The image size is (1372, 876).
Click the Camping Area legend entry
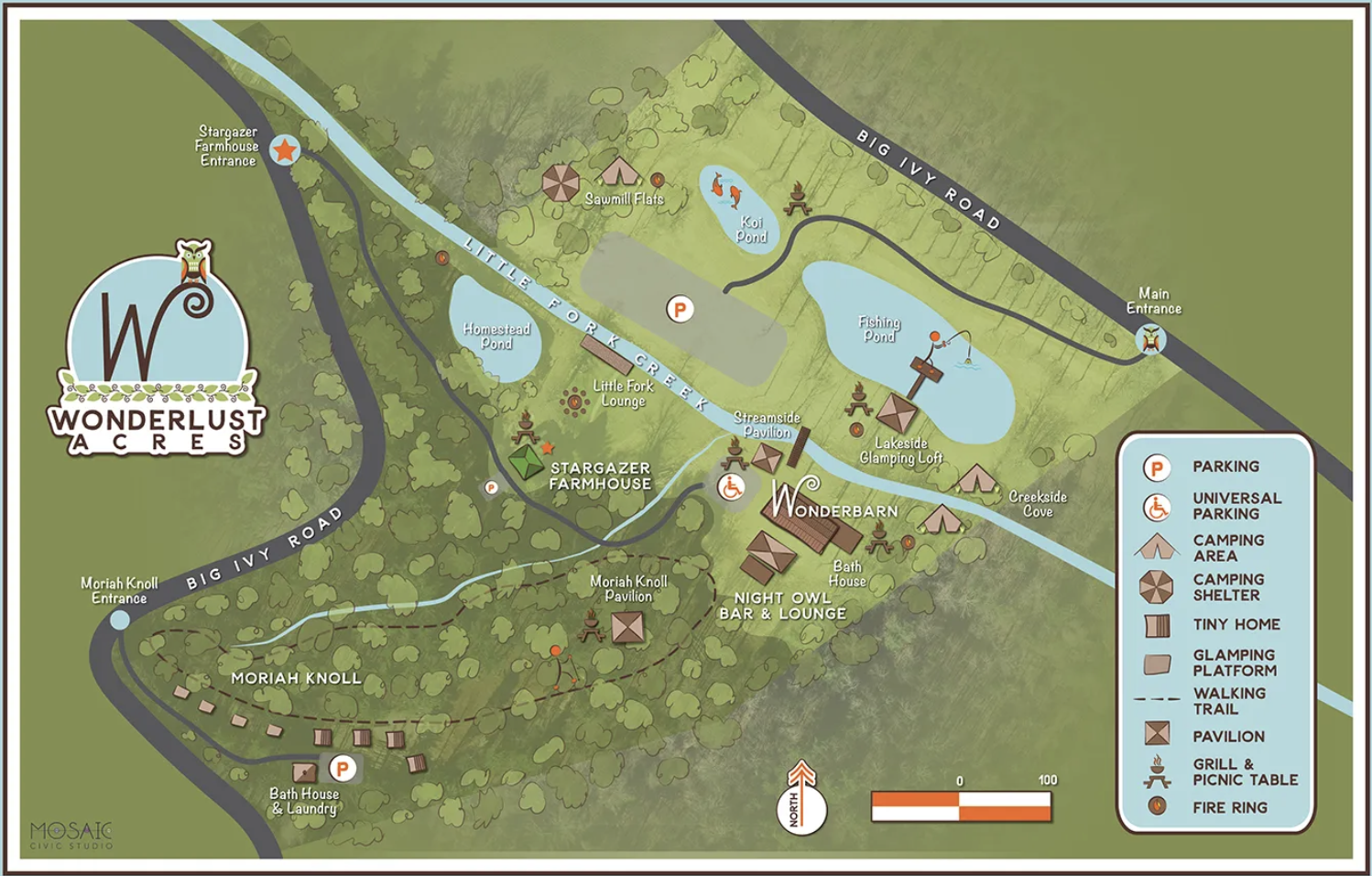pyautogui.click(x=1227, y=548)
